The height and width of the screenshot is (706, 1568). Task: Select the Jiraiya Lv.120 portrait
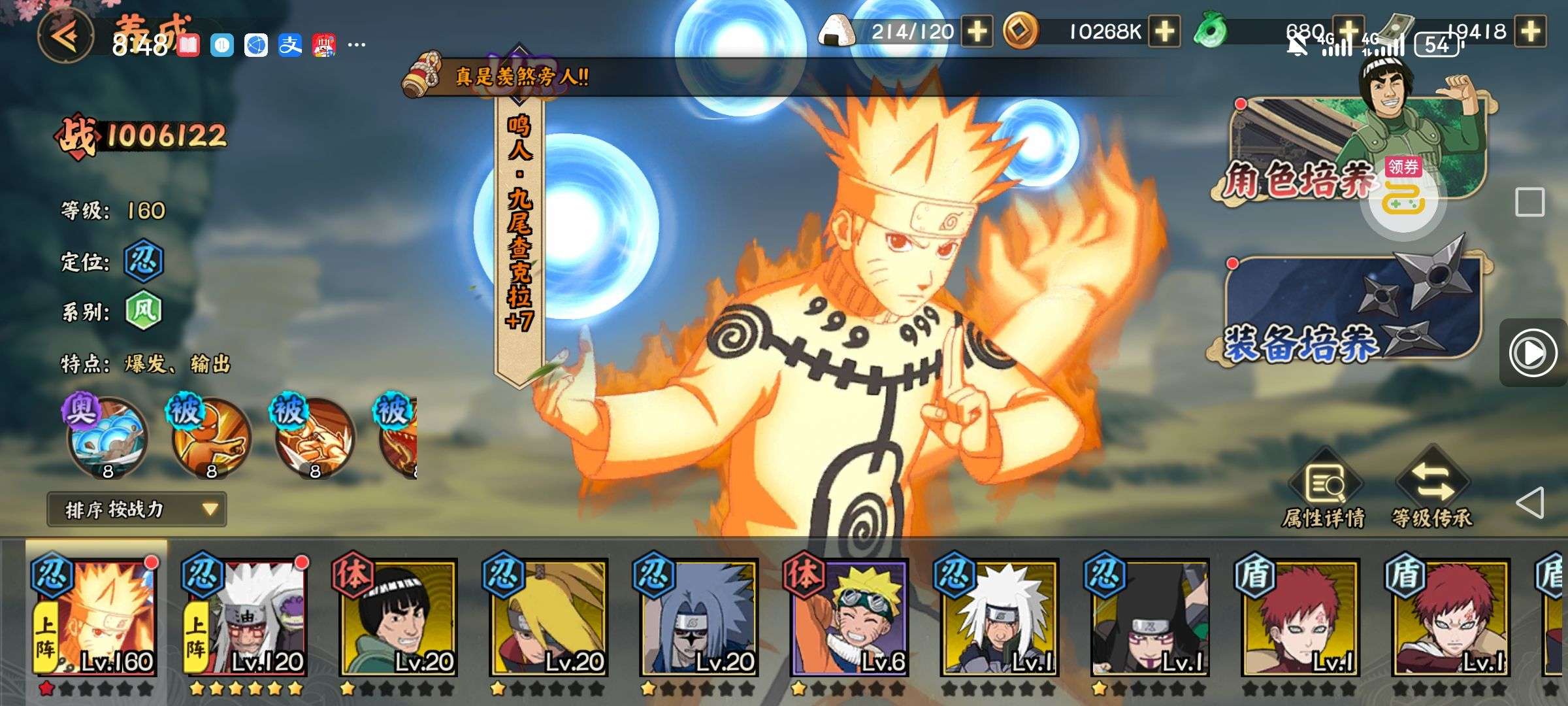point(246,618)
